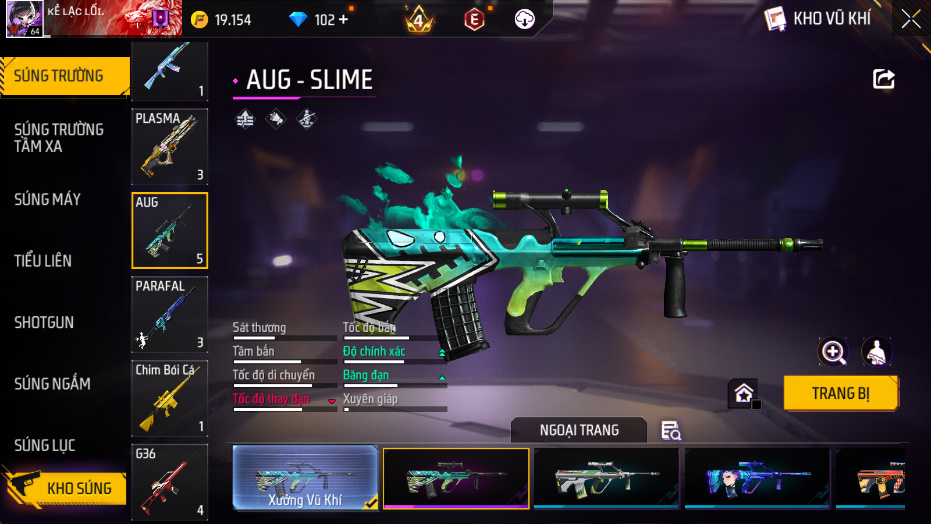
Task: Open the NGOẠI TRANG tab
Action: 579,430
